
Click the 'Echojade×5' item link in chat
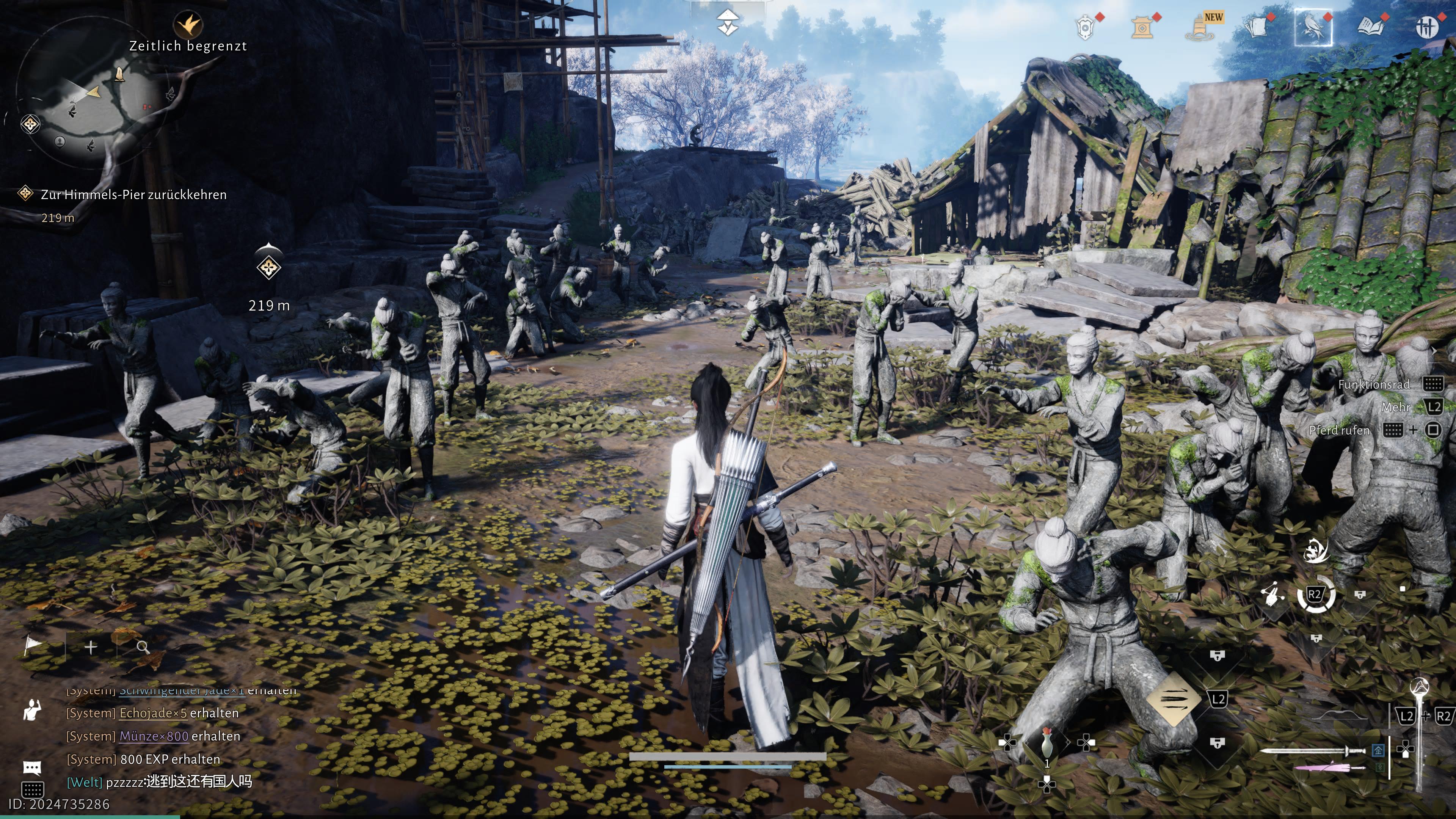coord(152,713)
